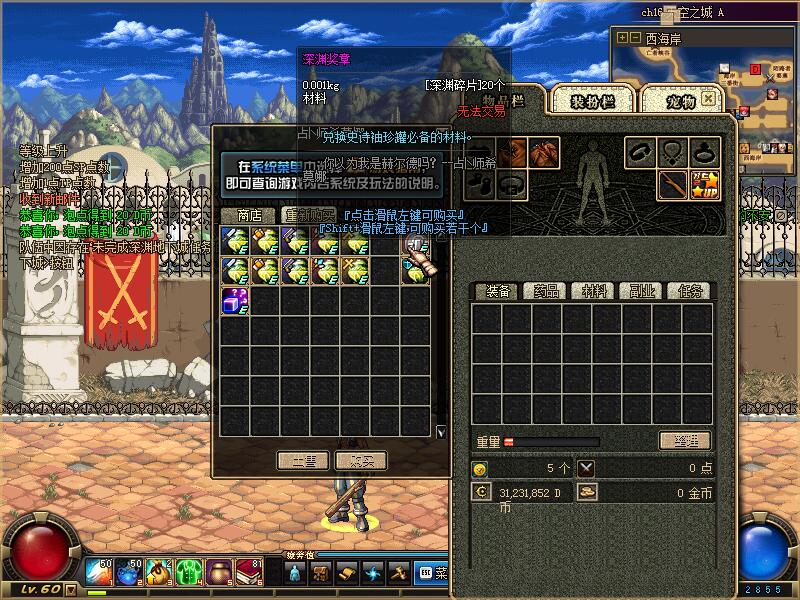Select the purple mystery cube item
The height and width of the screenshot is (600, 800).
pyautogui.click(x=234, y=300)
